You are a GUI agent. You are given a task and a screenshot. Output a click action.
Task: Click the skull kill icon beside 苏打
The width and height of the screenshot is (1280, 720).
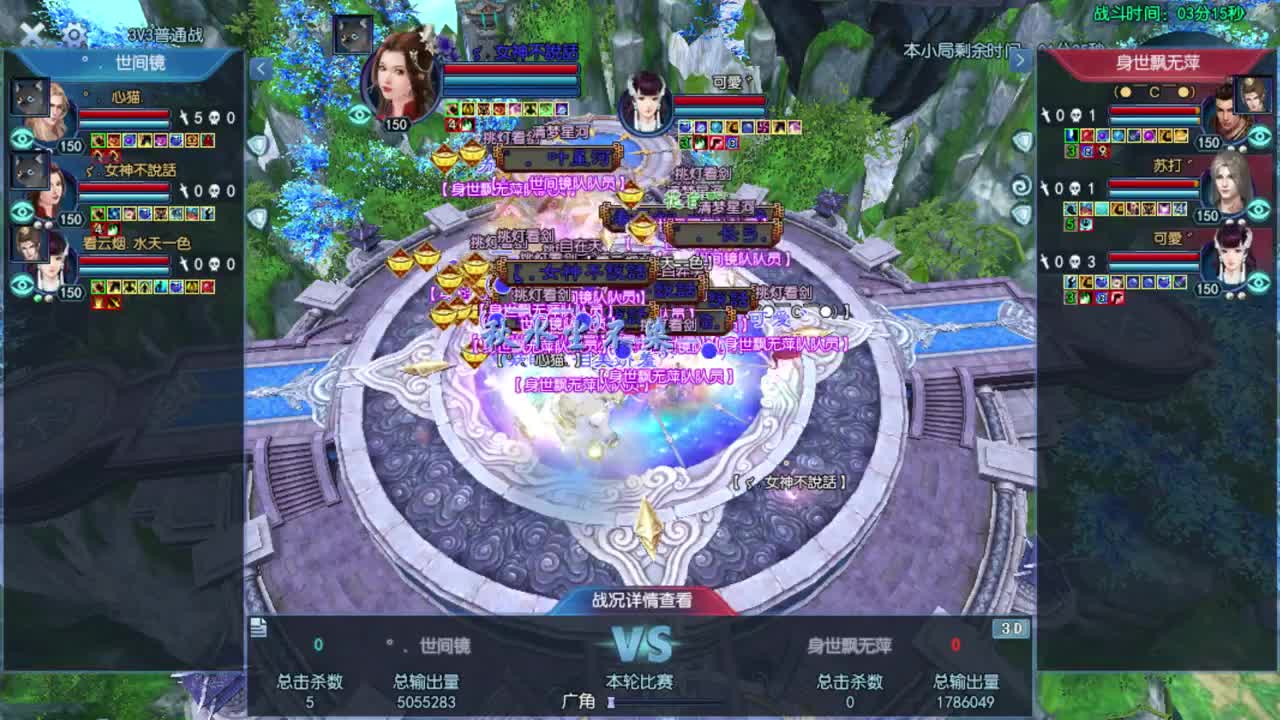coord(1075,188)
